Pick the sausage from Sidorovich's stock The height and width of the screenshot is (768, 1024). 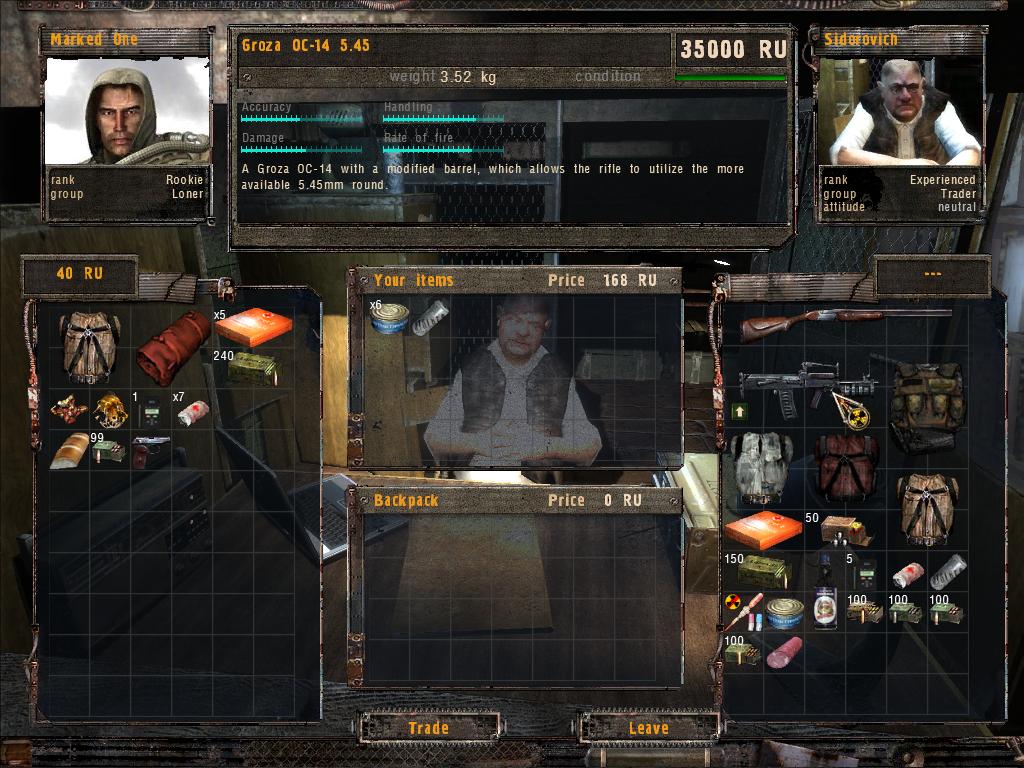pos(785,652)
